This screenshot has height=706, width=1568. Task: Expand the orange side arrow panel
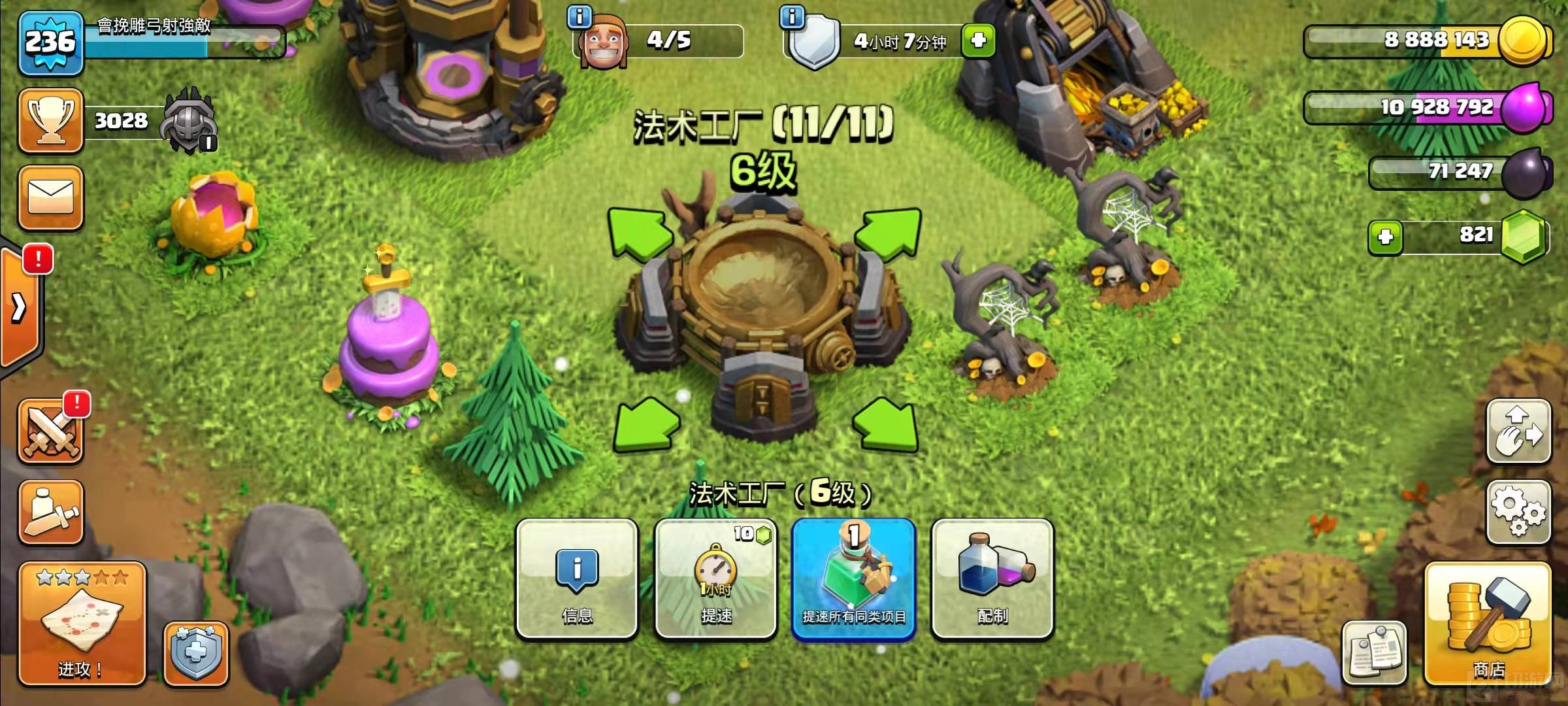click(x=20, y=307)
